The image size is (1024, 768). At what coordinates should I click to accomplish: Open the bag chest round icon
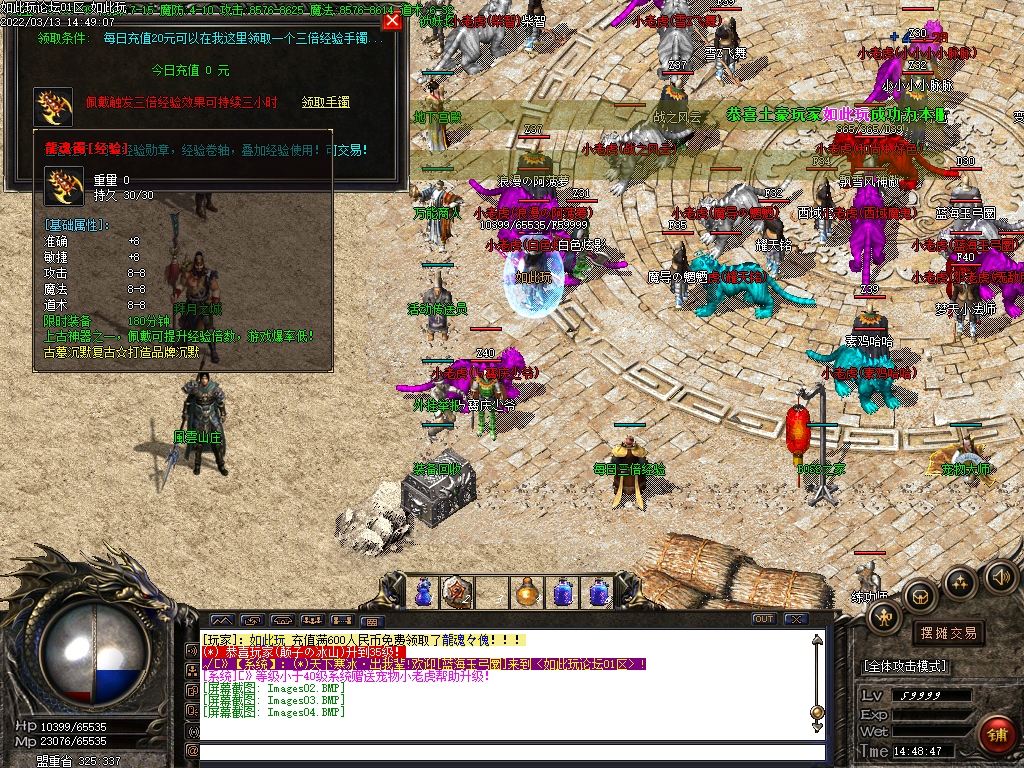(x=920, y=597)
